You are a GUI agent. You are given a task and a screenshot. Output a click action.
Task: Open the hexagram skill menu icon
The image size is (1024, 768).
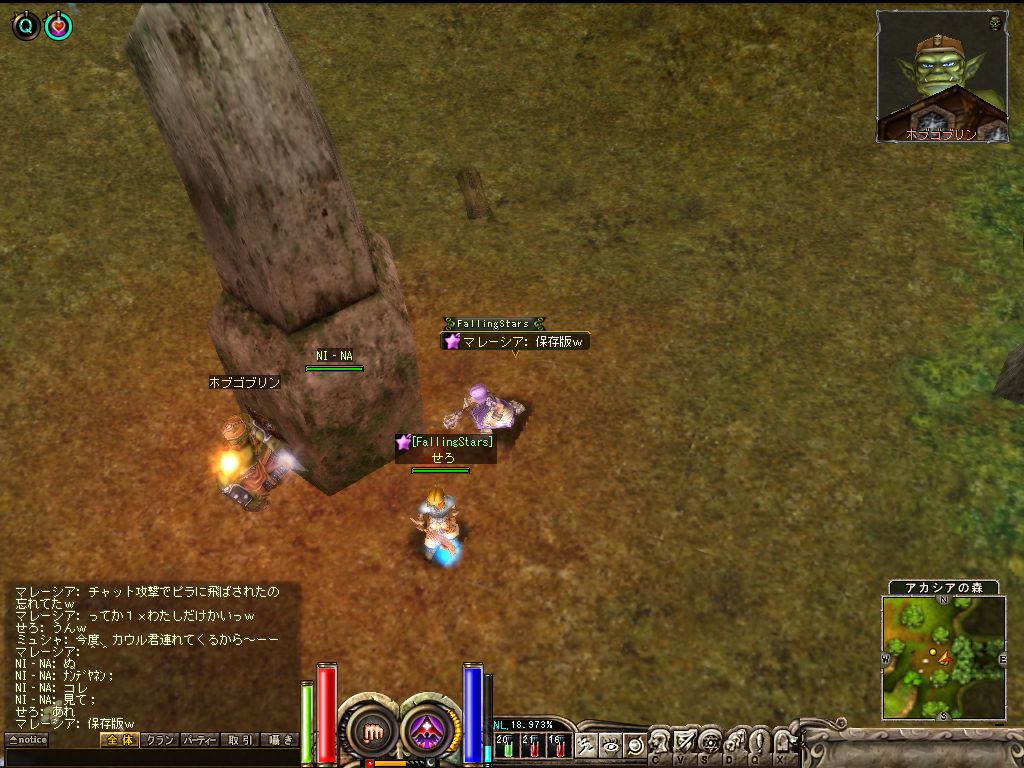point(710,742)
